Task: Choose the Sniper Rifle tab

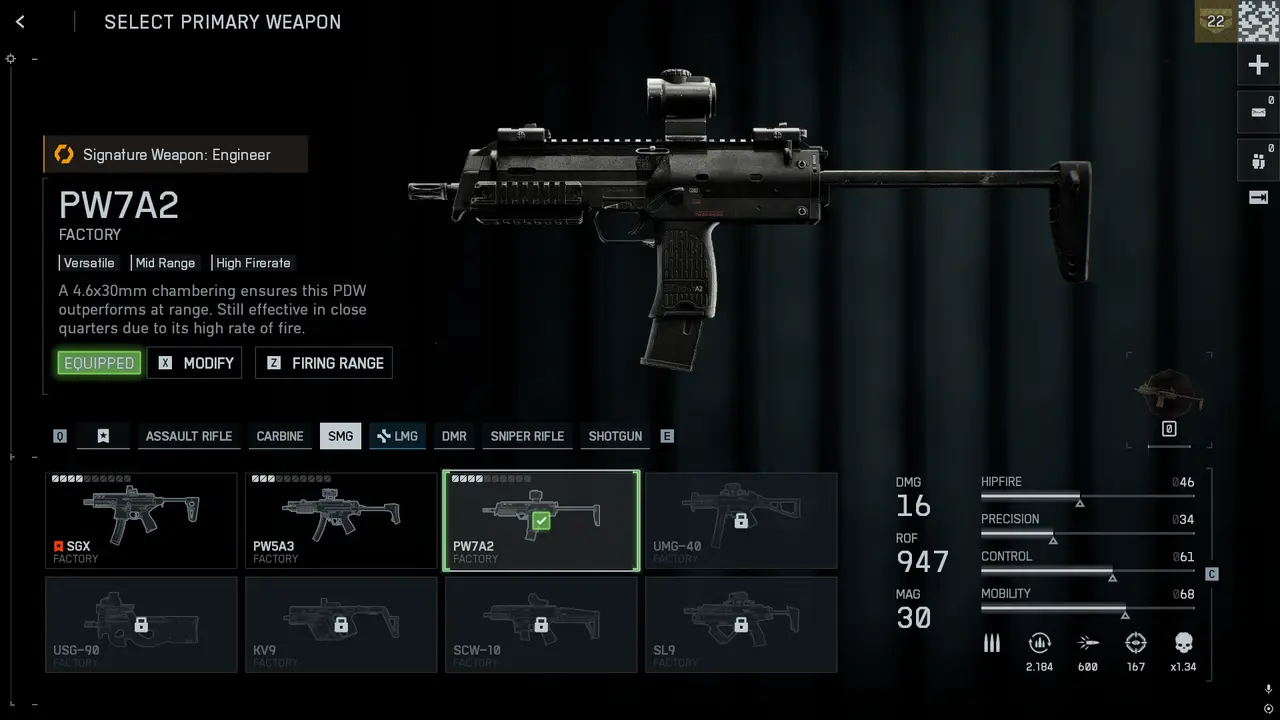Action: pyautogui.click(x=527, y=436)
